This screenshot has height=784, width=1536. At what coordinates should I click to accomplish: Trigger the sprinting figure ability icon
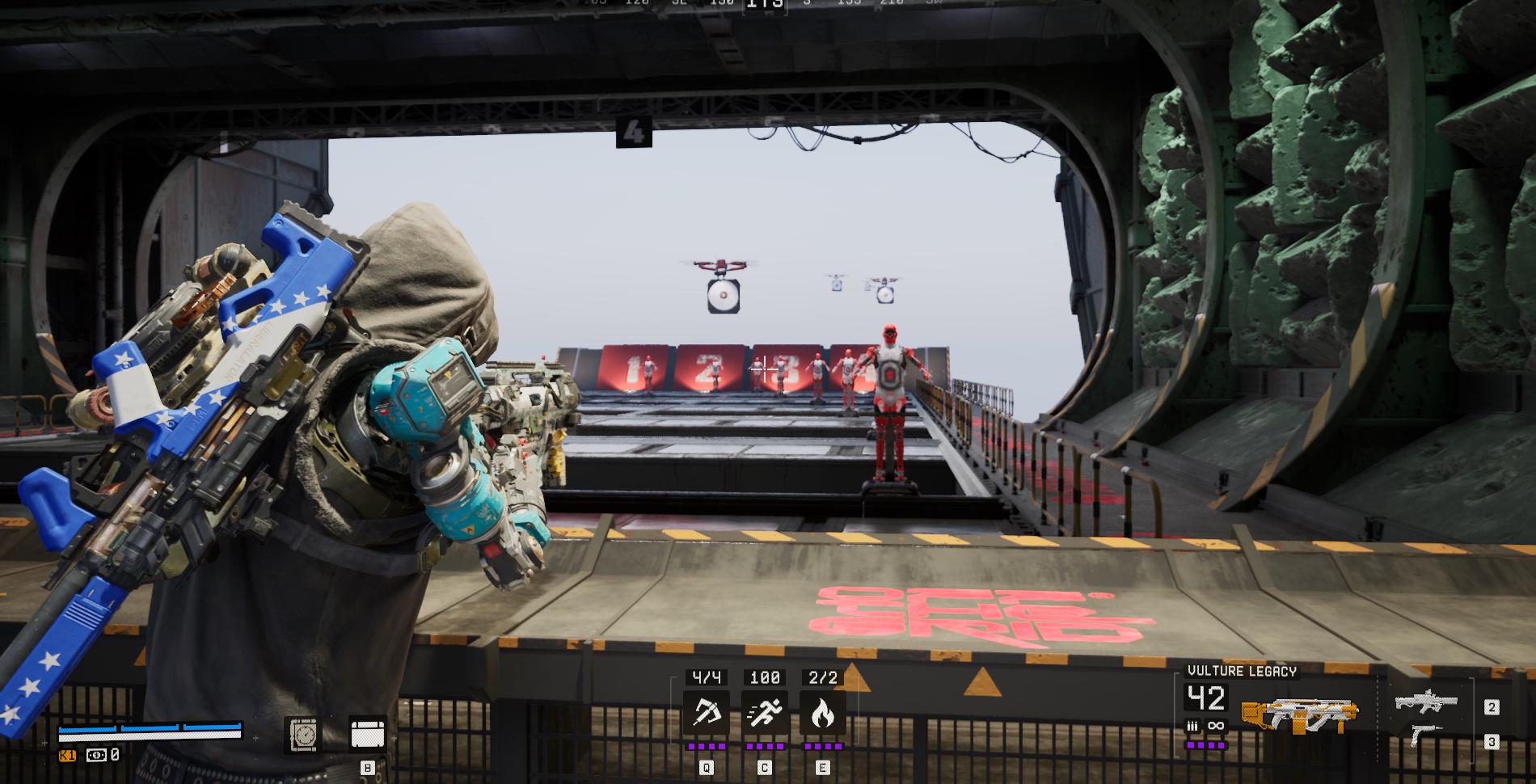coord(764,713)
